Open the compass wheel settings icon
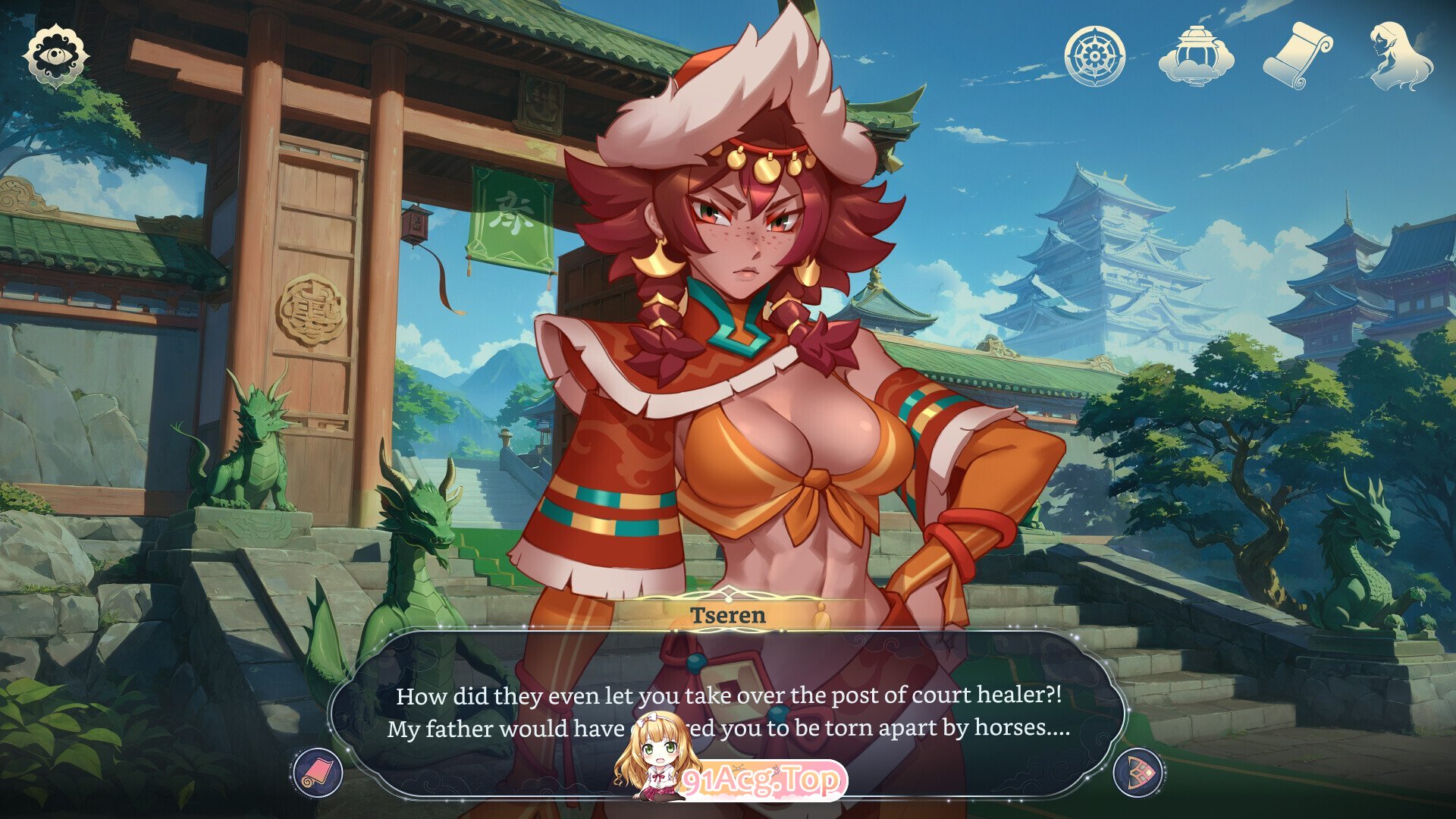 pyautogui.click(x=1094, y=55)
